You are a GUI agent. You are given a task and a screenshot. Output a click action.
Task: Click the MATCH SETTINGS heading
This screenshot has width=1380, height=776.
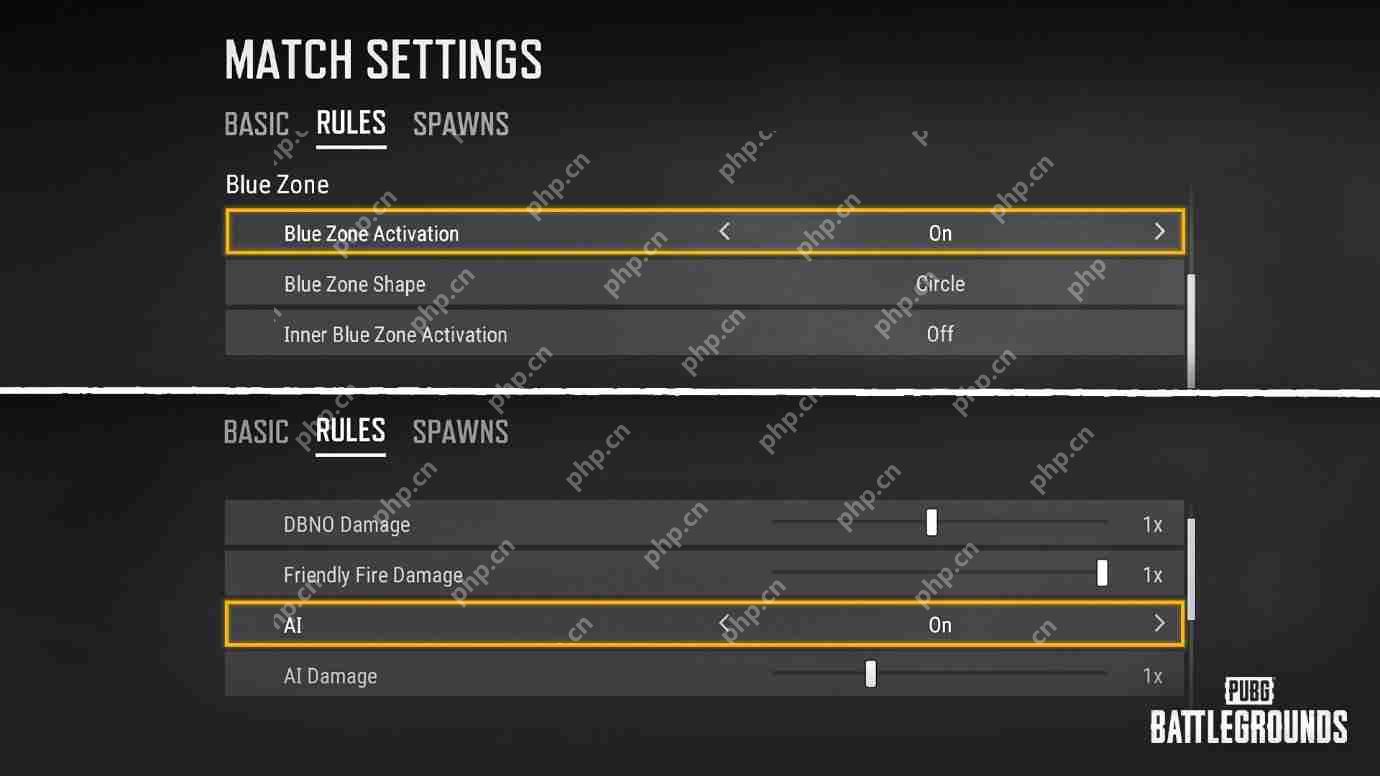pos(383,60)
